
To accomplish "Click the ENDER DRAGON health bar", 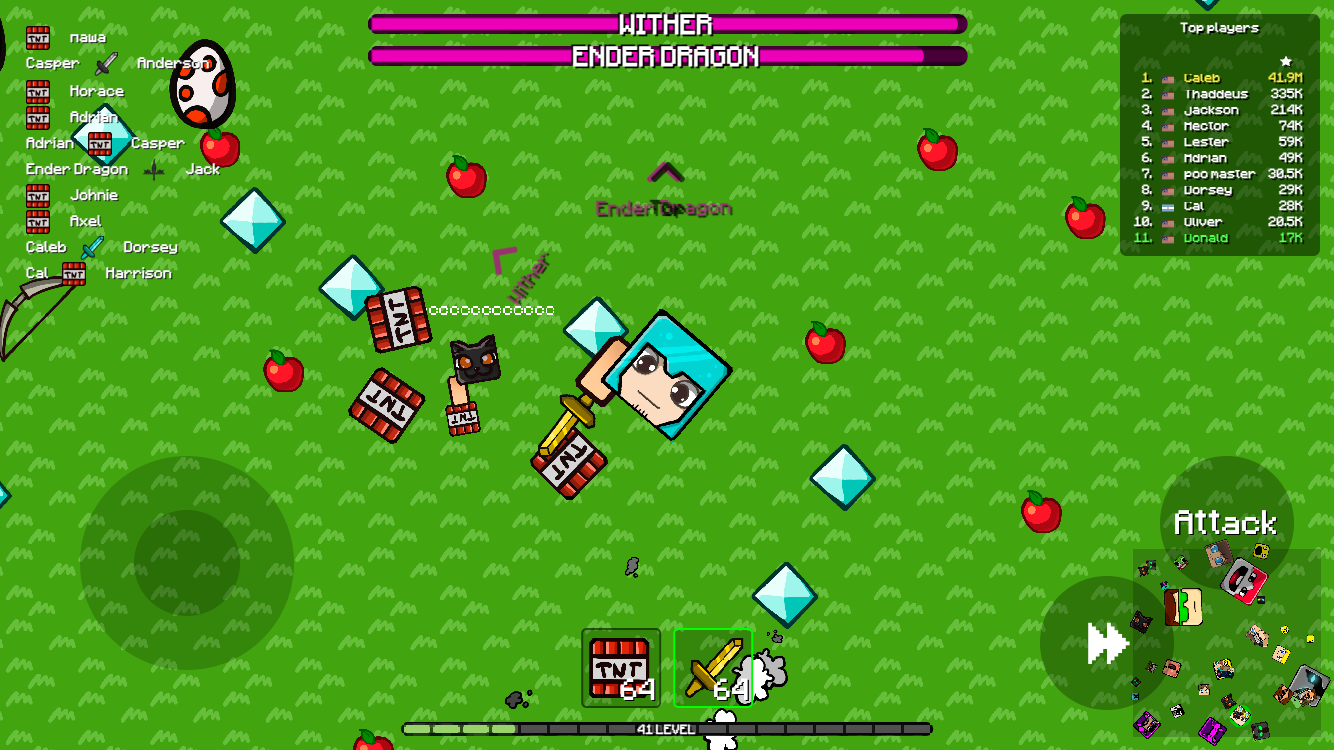I will click(x=665, y=58).
